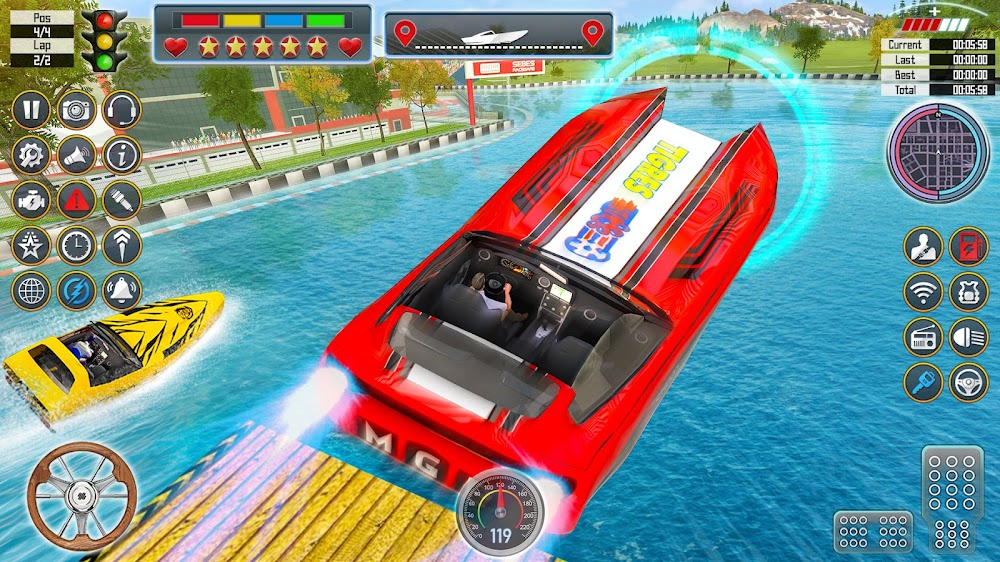Image resolution: width=1000 pixels, height=562 pixels.
Task: Tap the clock icon button
Action: tap(77, 245)
